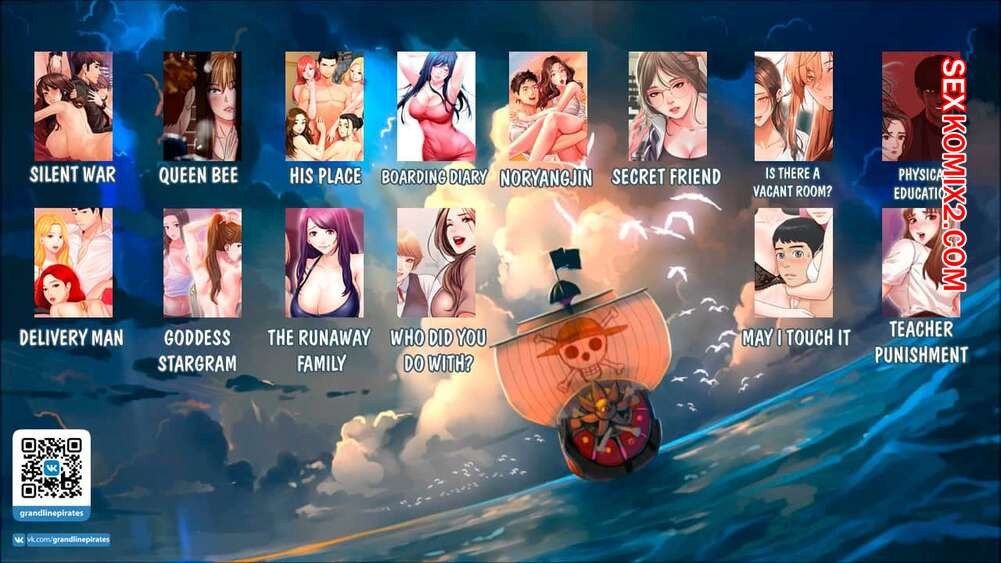
Task: Choose the Who Did You Do With? cover
Action: click(436, 262)
